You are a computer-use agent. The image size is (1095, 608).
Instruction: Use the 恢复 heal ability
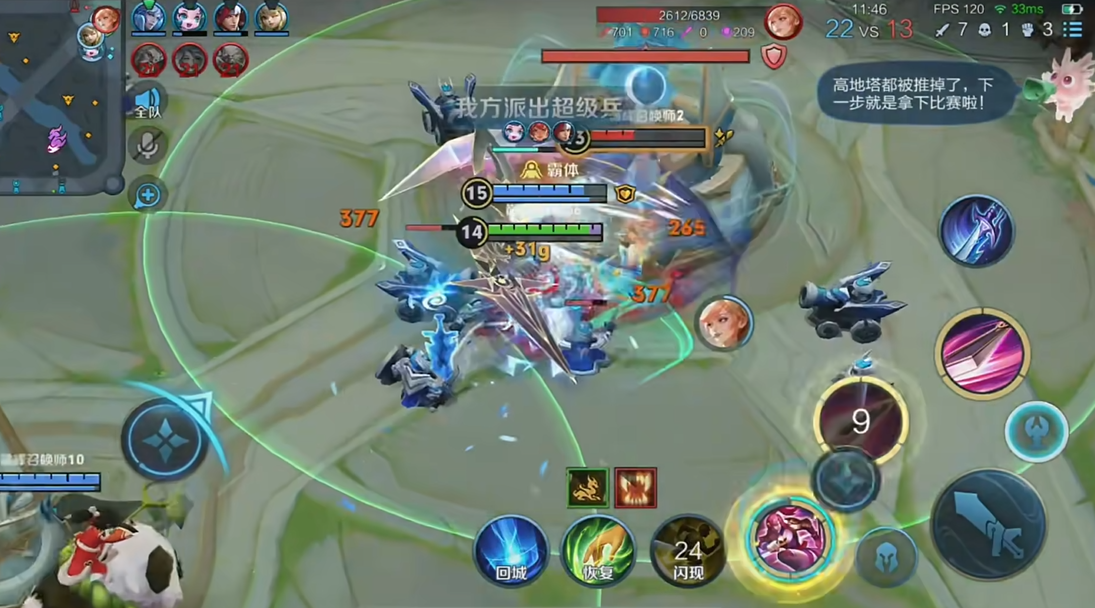click(598, 550)
